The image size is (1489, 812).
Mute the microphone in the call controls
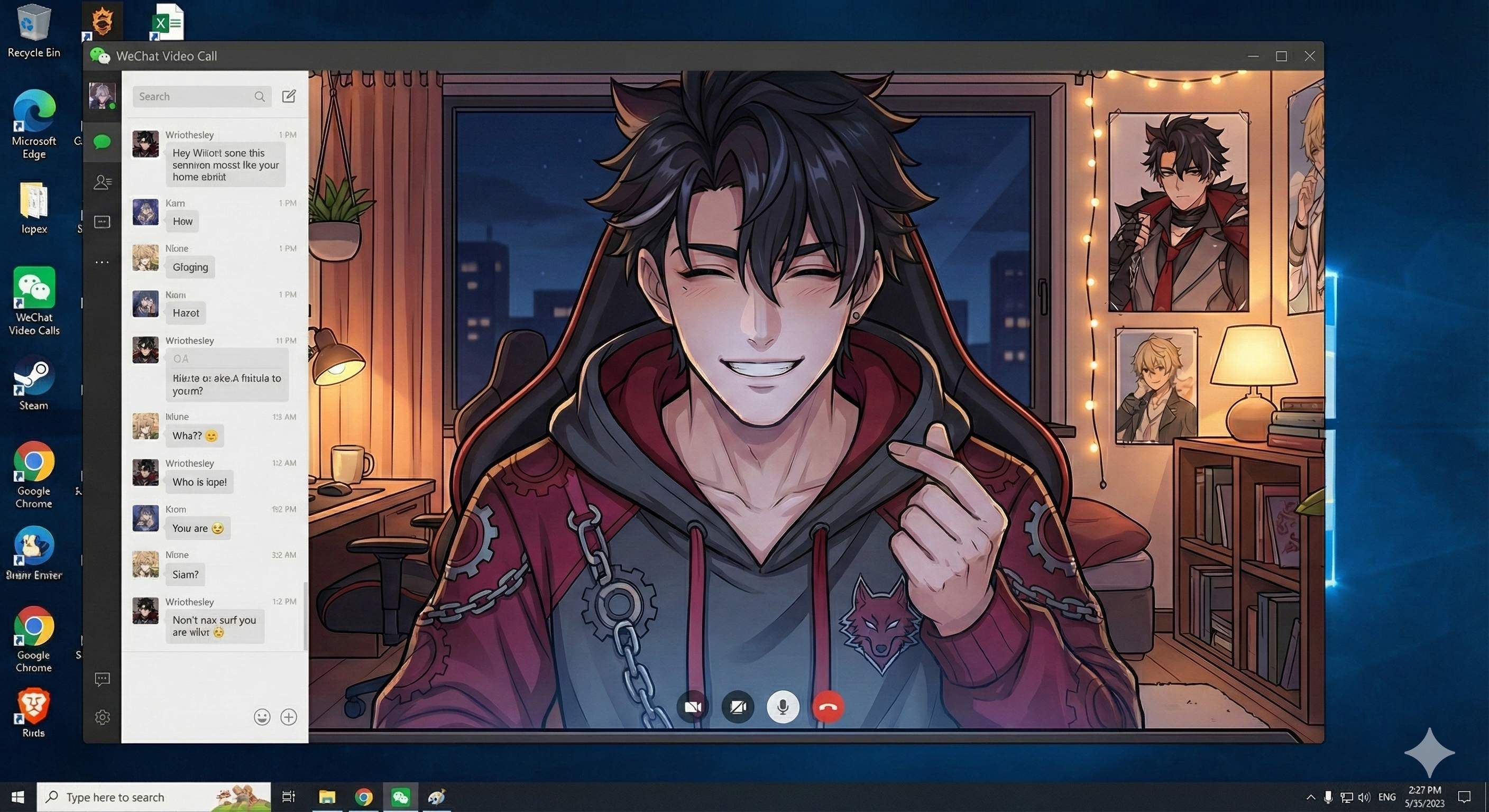click(x=783, y=706)
